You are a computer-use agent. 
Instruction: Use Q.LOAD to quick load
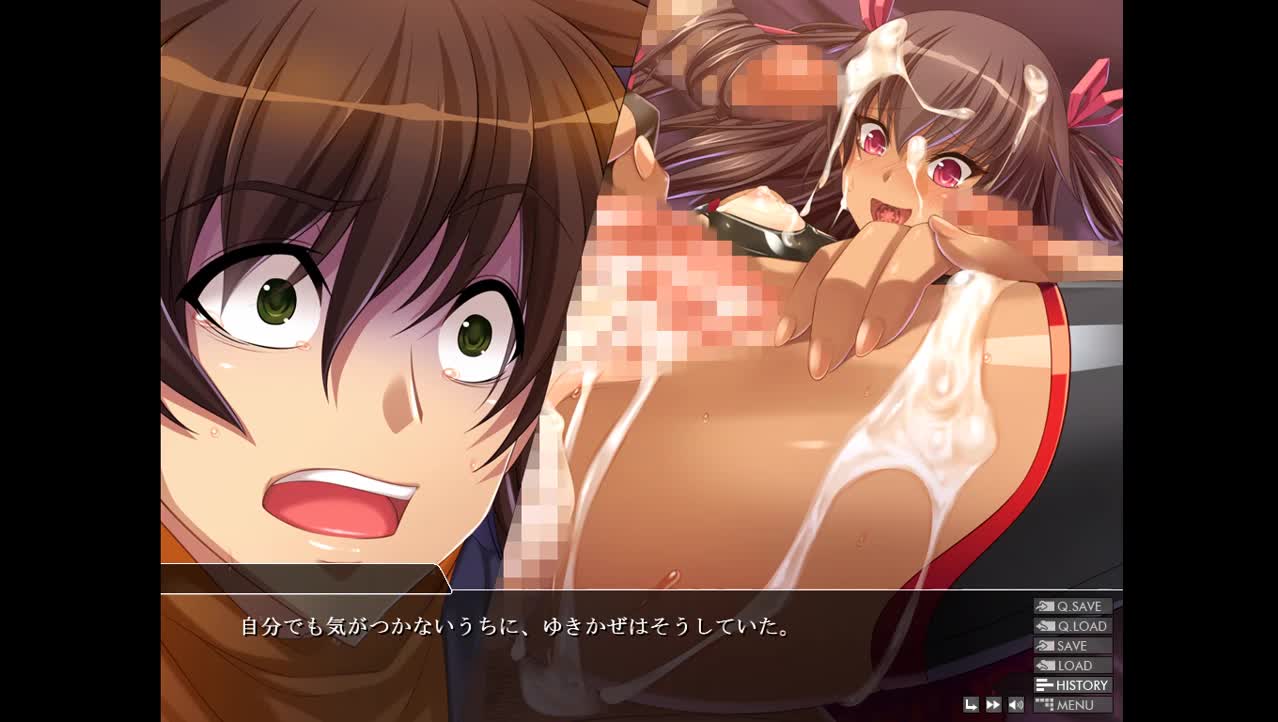tap(1072, 626)
